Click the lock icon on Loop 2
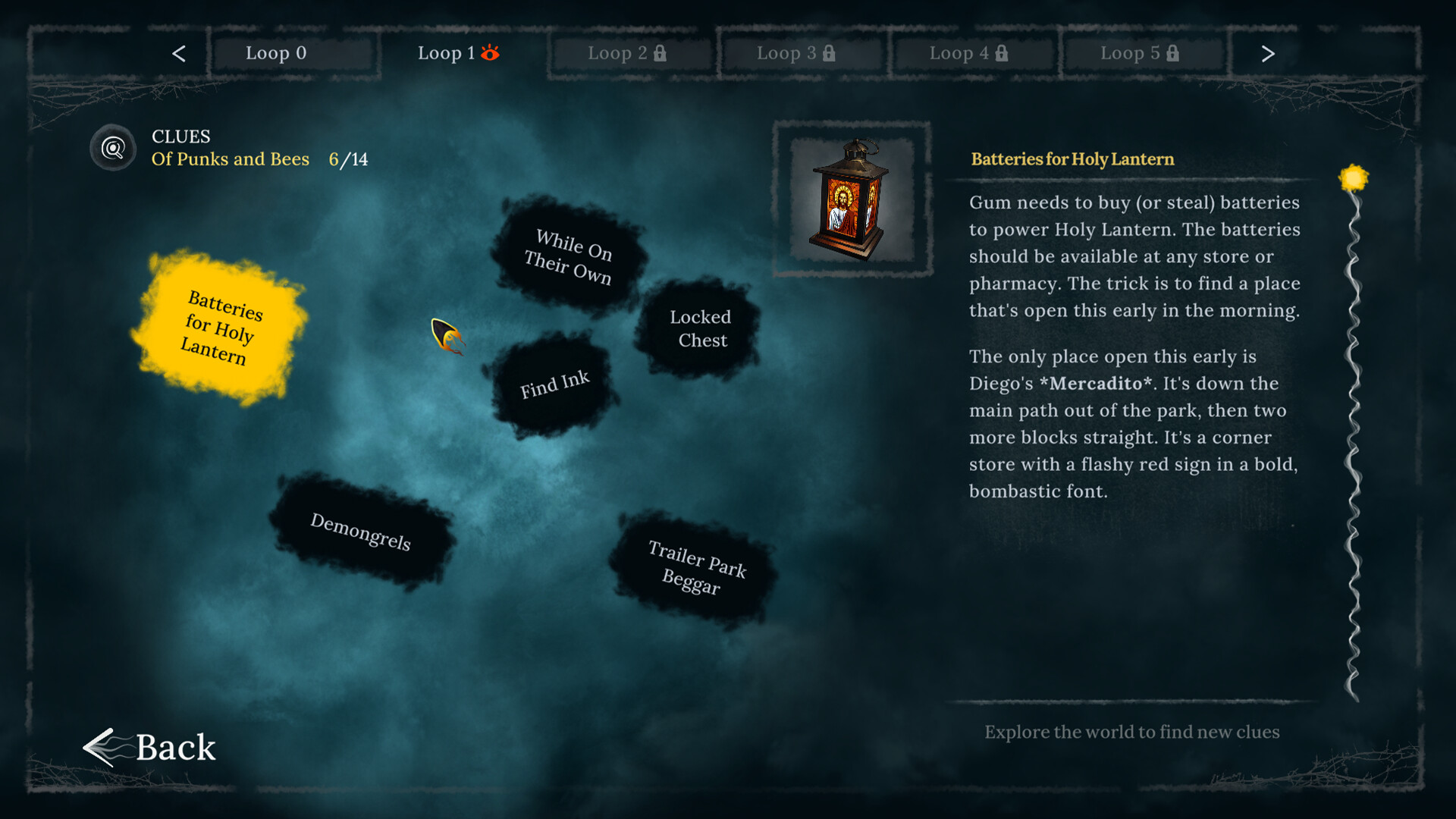Viewport: 1456px width, 819px height. [661, 53]
